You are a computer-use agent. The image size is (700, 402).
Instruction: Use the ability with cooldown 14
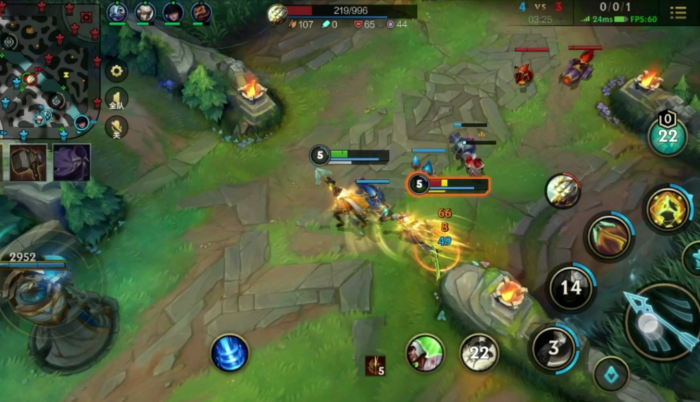[x=571, y=288]
